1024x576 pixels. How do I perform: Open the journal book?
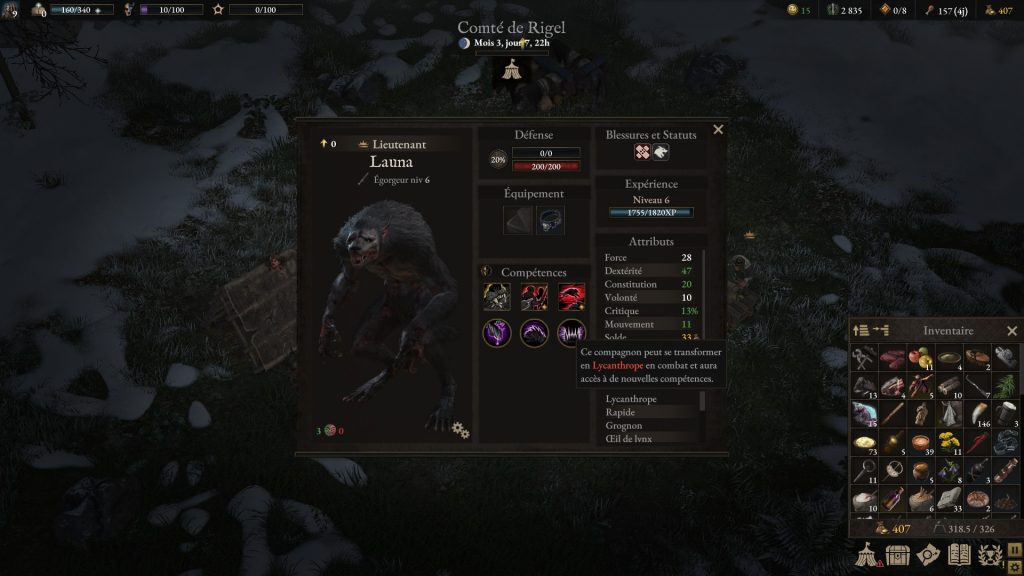pos(959,555)
